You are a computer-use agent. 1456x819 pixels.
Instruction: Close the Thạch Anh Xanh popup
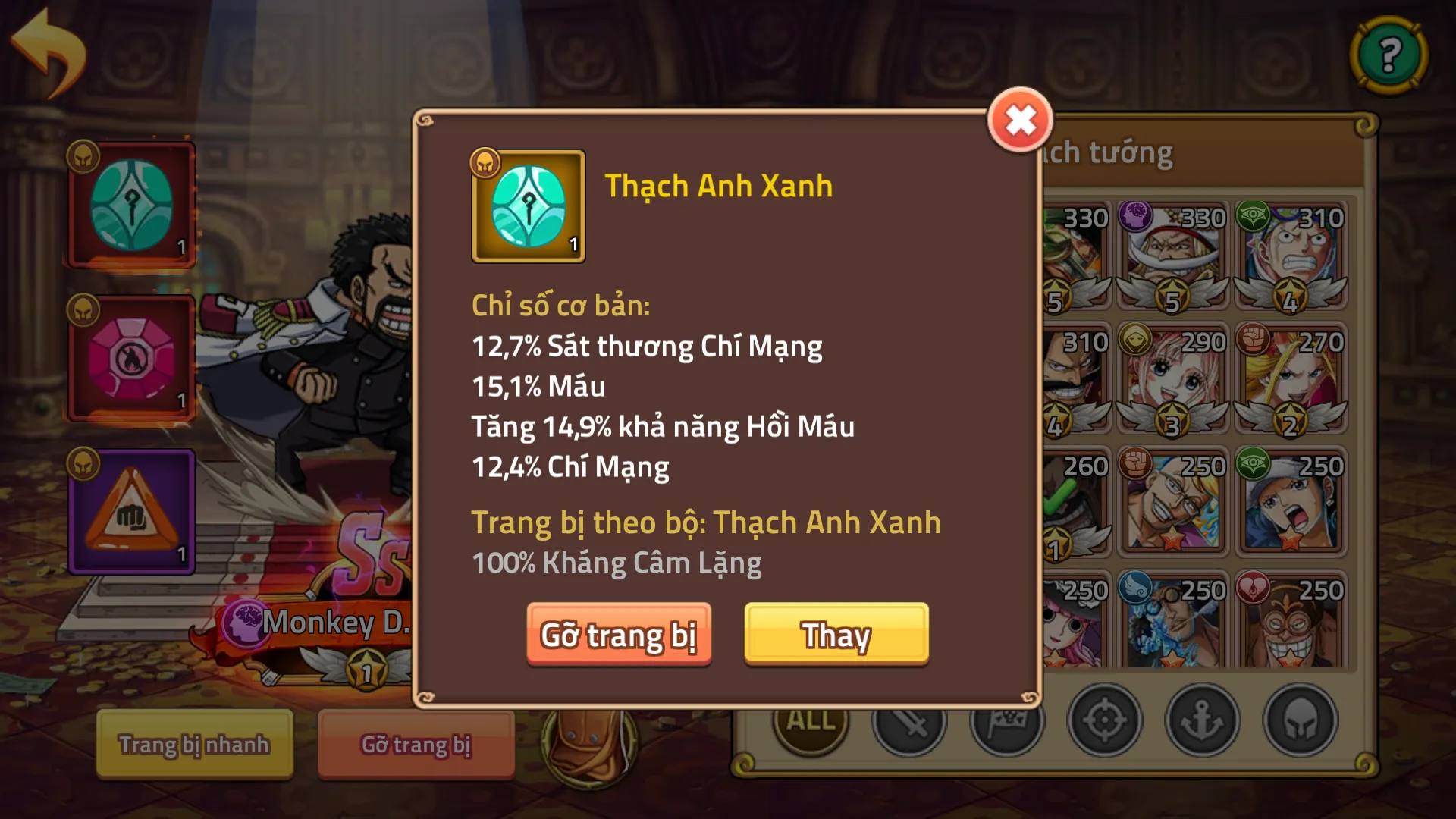tap(1020, 118)
